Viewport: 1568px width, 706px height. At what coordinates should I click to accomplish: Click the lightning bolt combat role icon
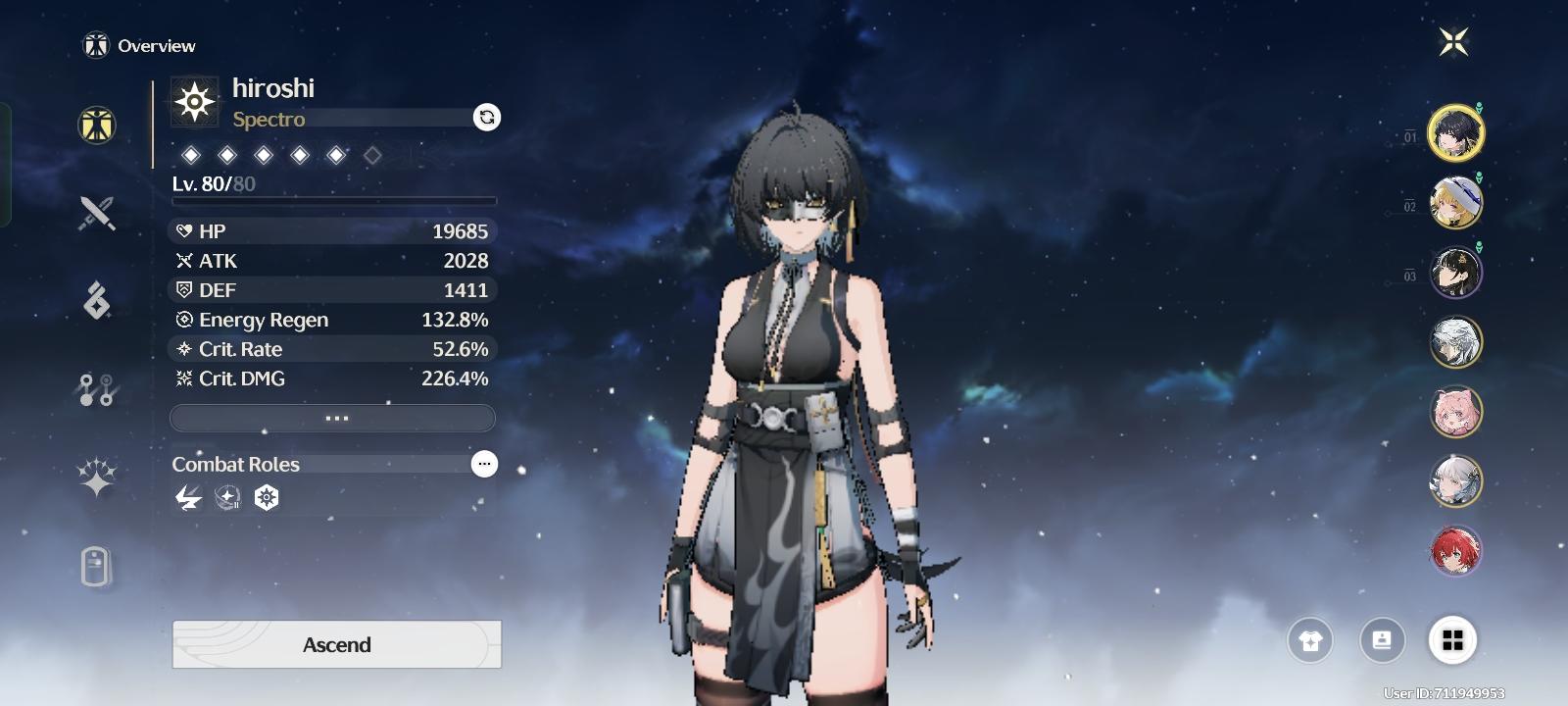tap(187, 498)
